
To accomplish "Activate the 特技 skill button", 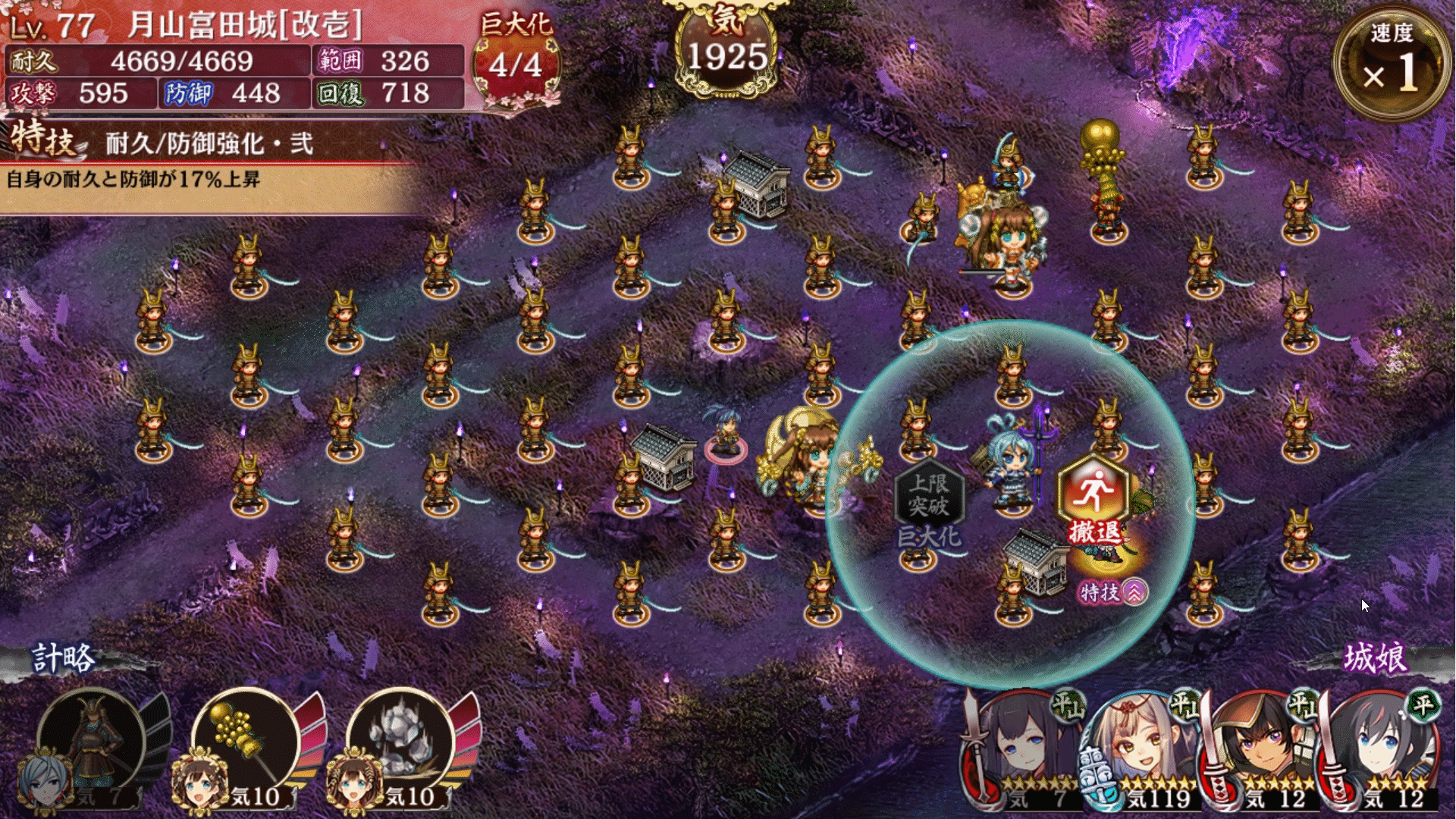I will (x=1112, y=592).
